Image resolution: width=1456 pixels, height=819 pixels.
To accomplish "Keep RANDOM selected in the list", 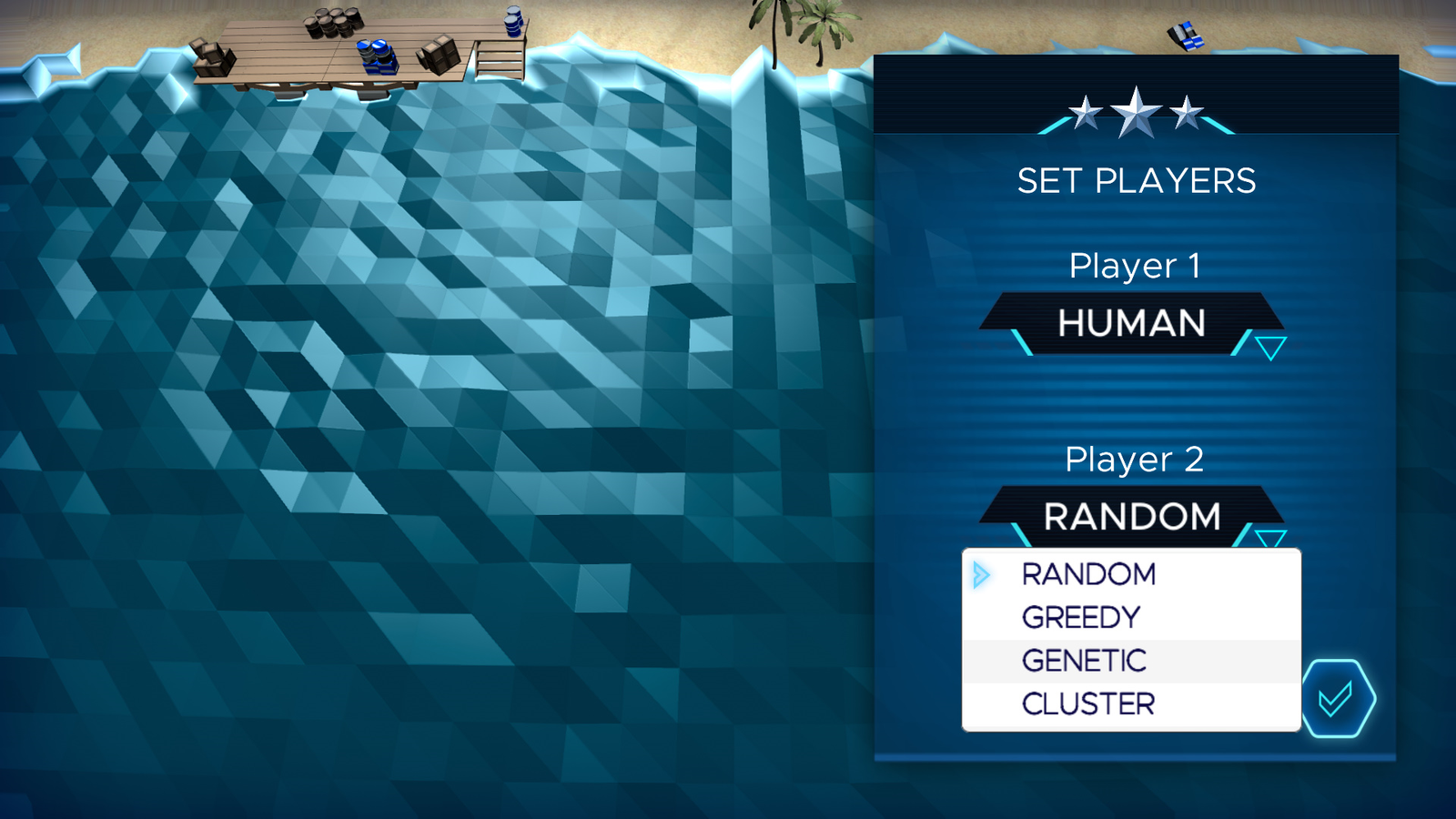I will 1088,572.
